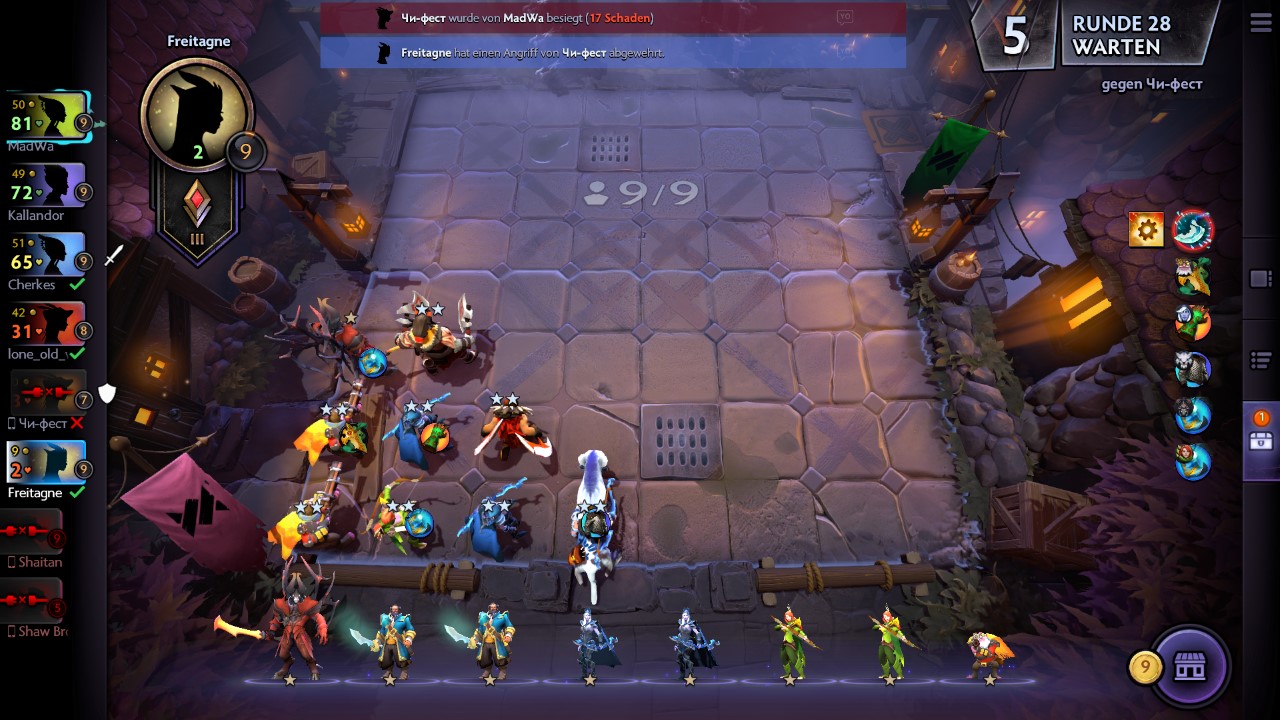Open the hamburger main menu
1280x720 pixels.
coord(1260,25)
